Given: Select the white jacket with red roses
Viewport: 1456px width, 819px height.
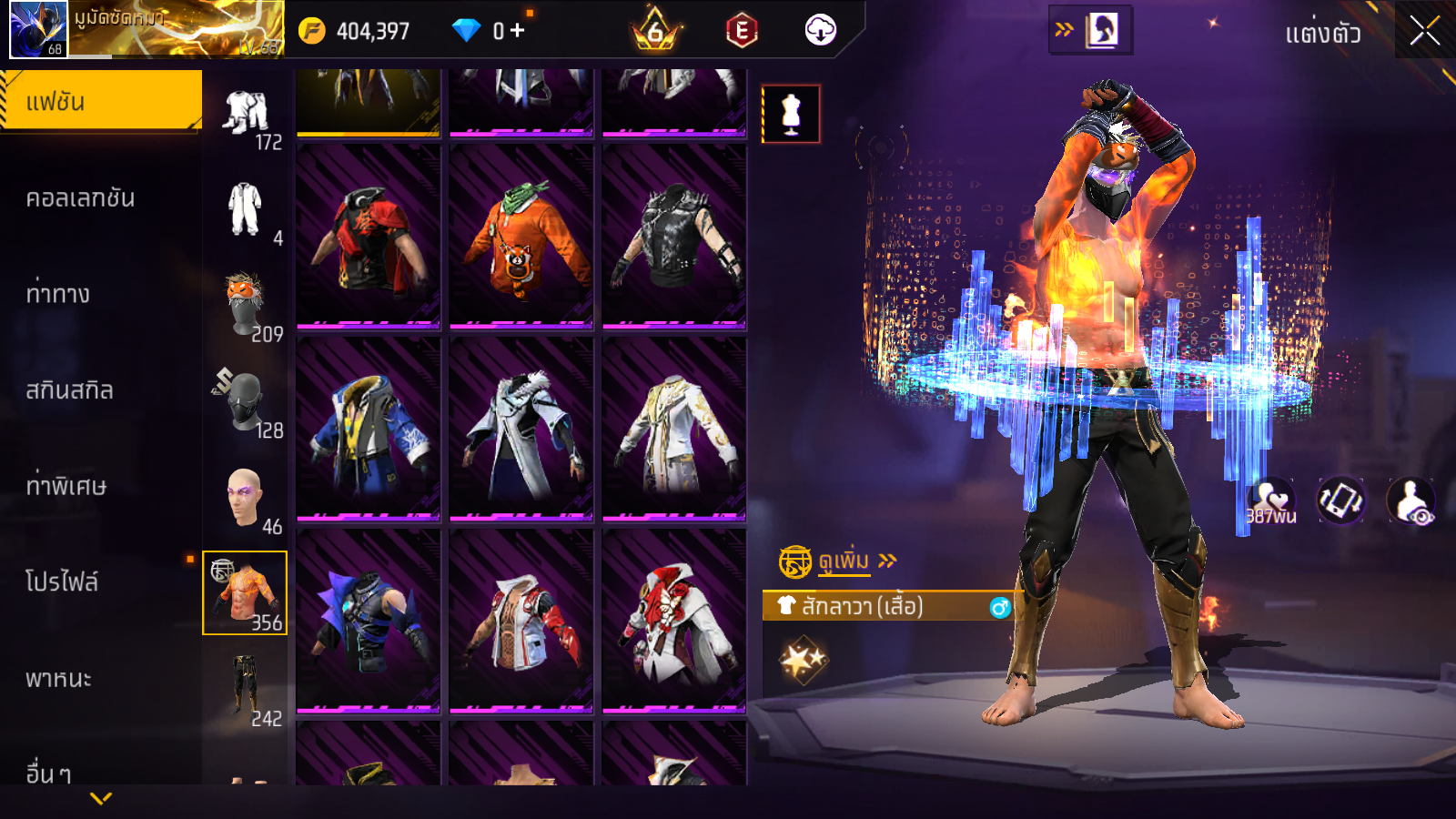Looking at the screenshot, I should click(674, 622).
